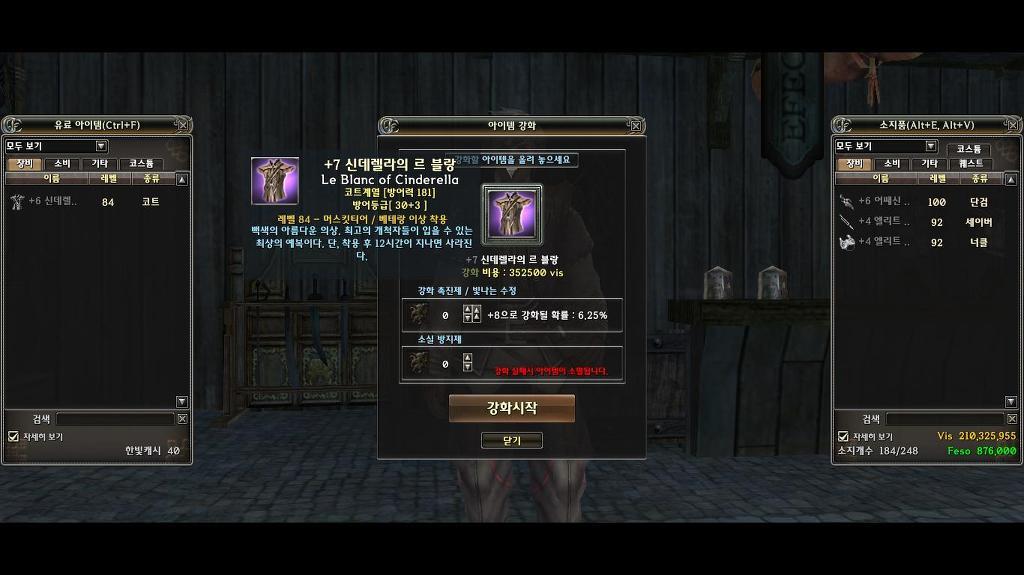Switch to the 소비 tab in 유료 아이템
The width and height of the screenshot is (1024, 575).
point(62,163)
